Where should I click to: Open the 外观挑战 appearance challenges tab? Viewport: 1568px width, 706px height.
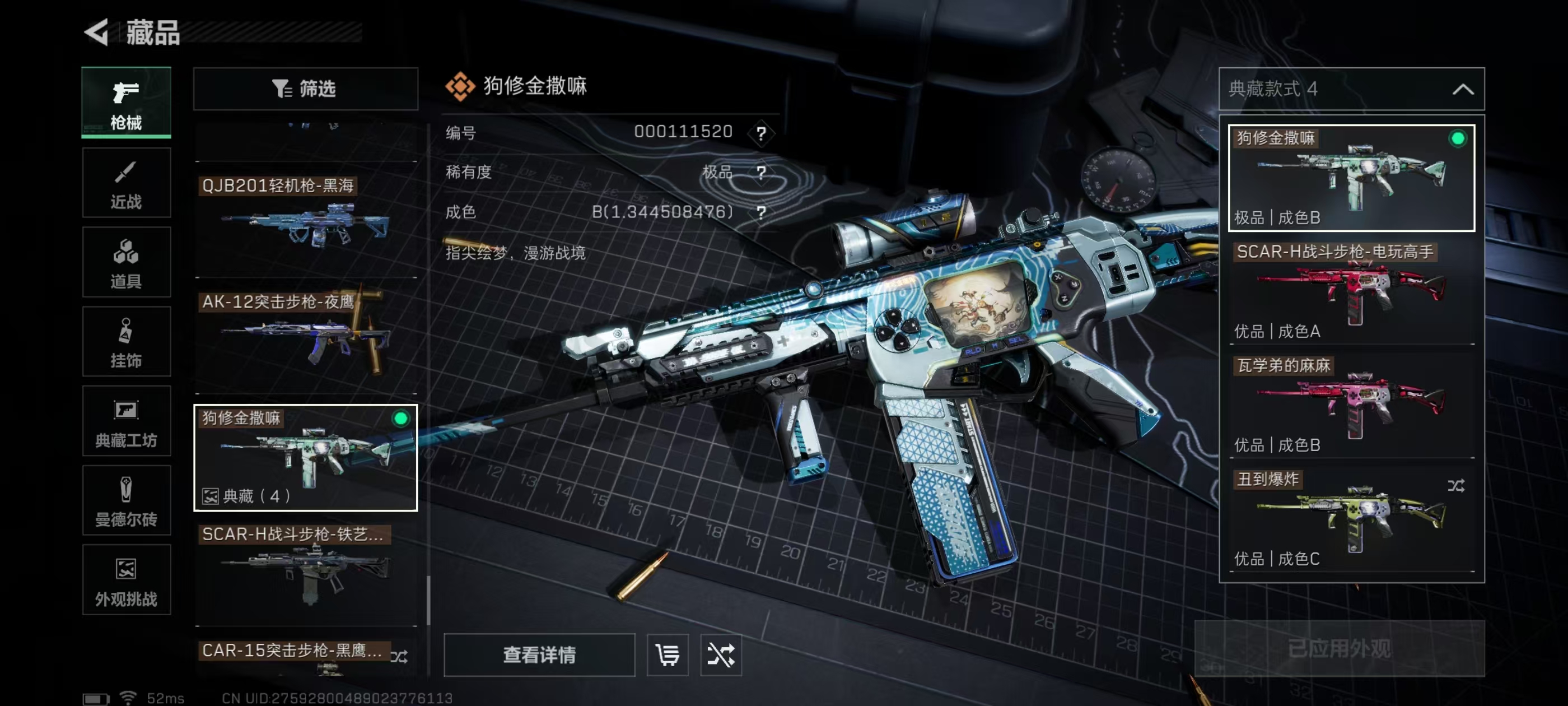(x=126, y=580)
